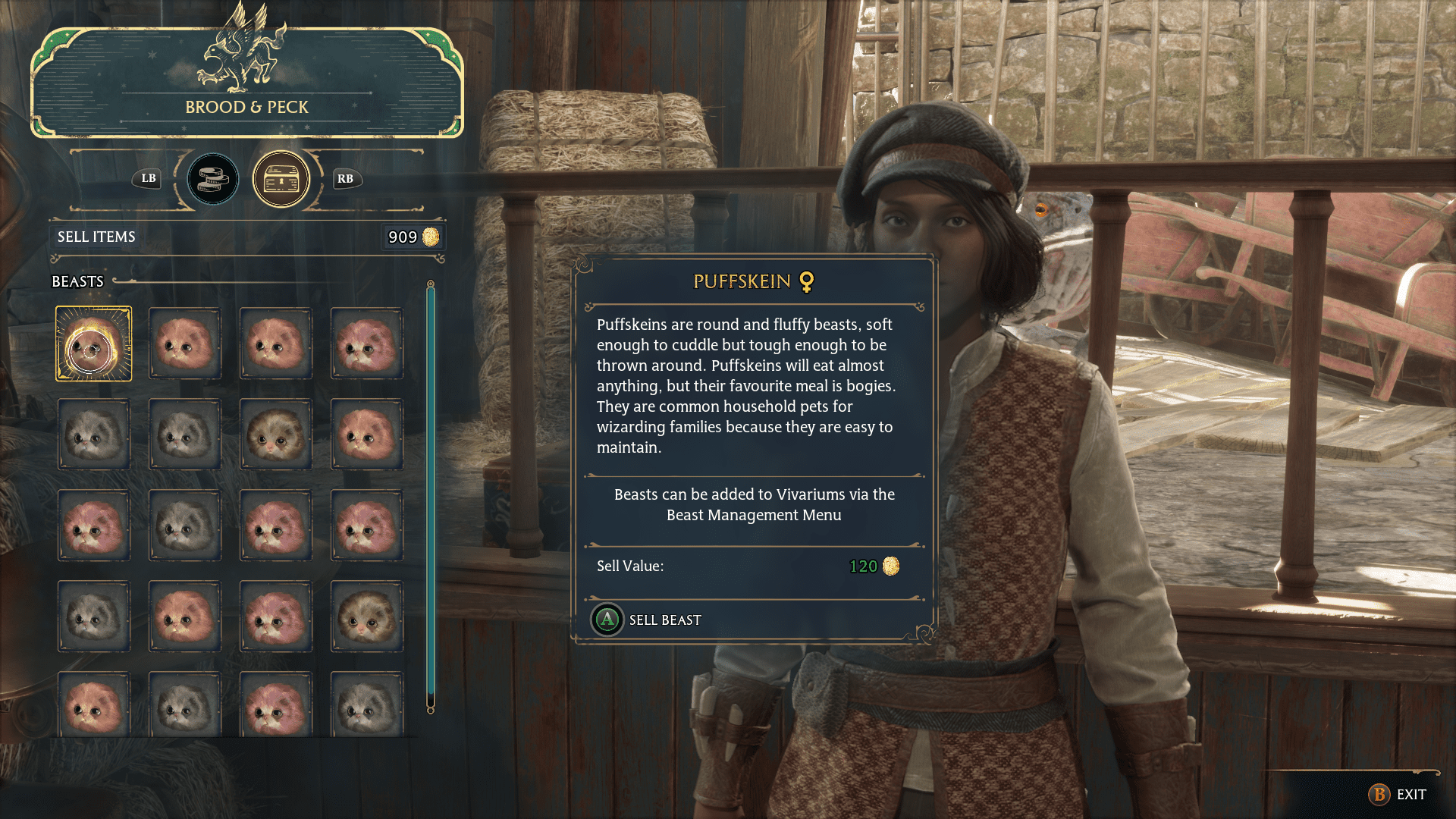Select the resources category icon above Sell Items
1456x819 pixels.
pyautogui.click(x=213, y=179)
